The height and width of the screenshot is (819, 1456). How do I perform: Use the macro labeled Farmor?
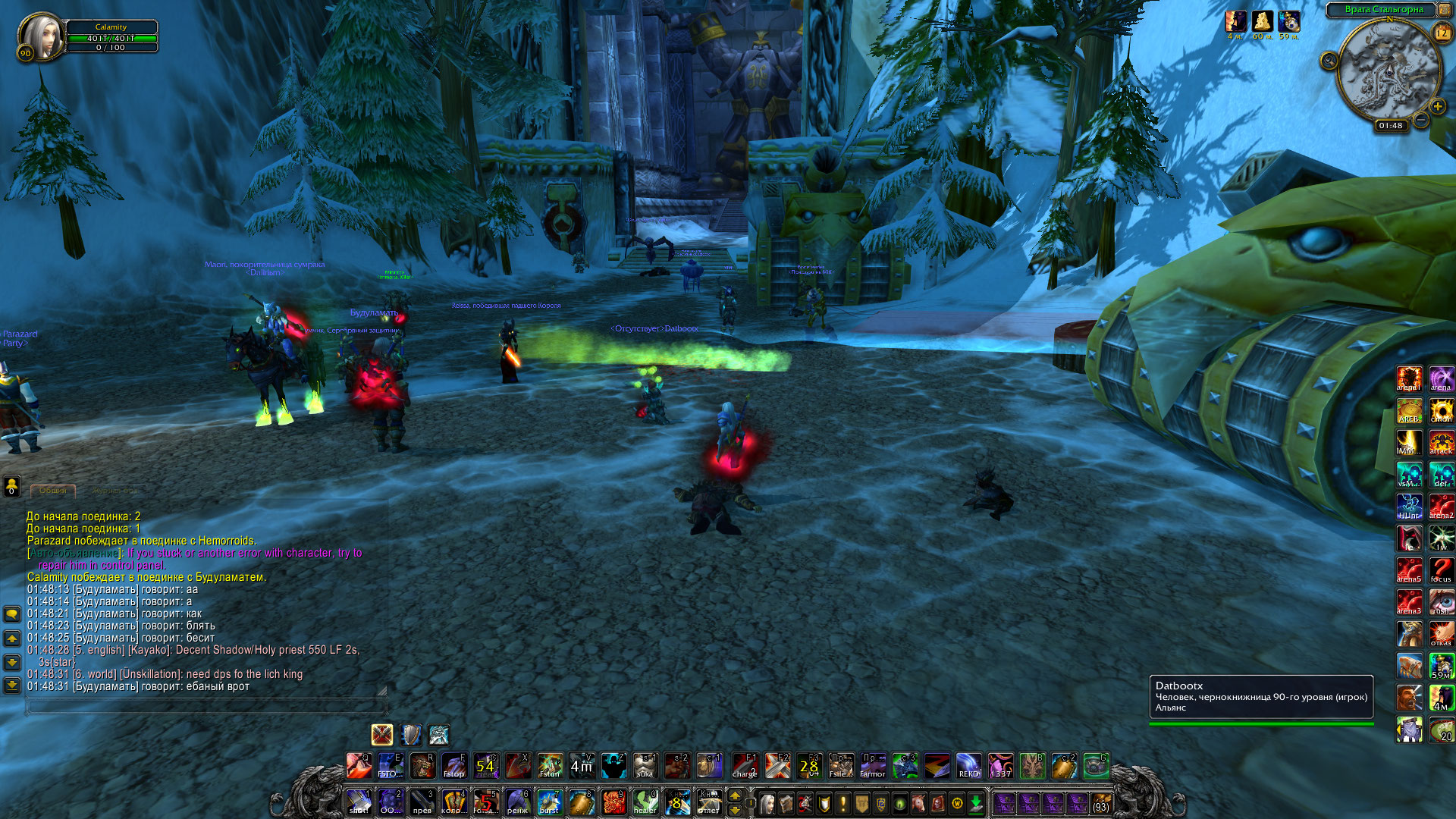(x=872, y=766)
